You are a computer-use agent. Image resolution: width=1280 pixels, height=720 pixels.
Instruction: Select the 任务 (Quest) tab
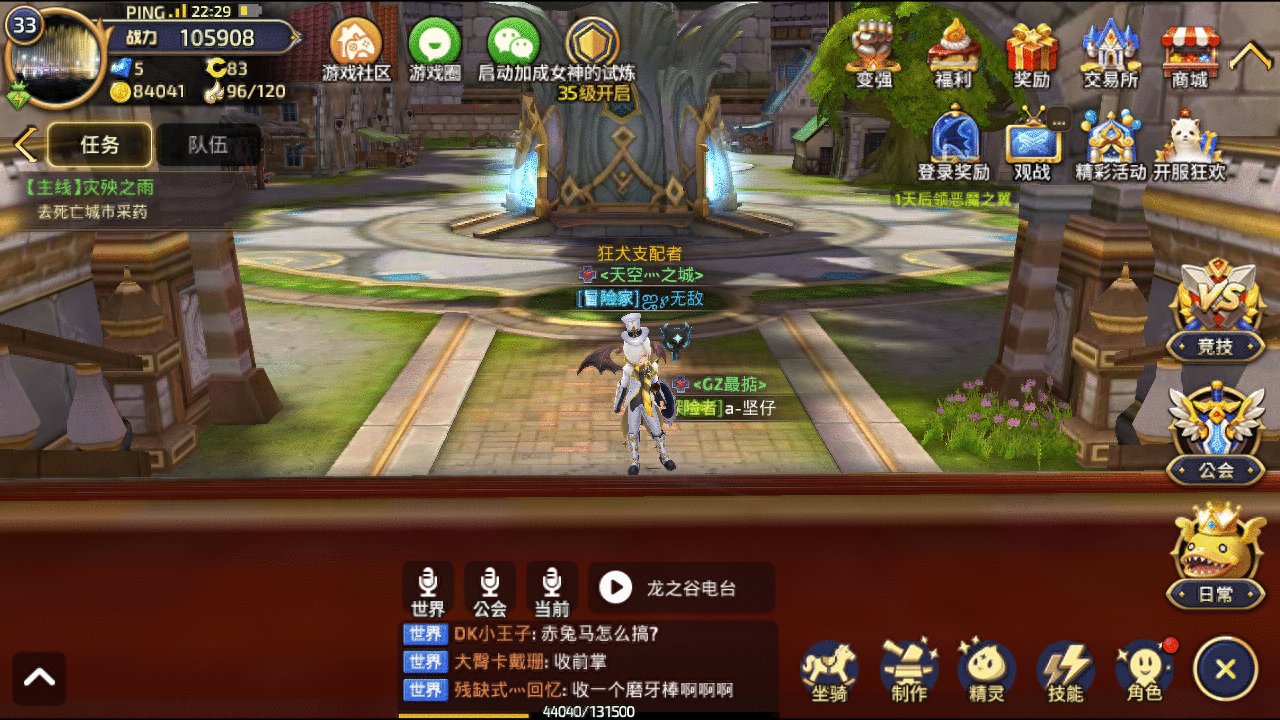(x=99, y=145)
